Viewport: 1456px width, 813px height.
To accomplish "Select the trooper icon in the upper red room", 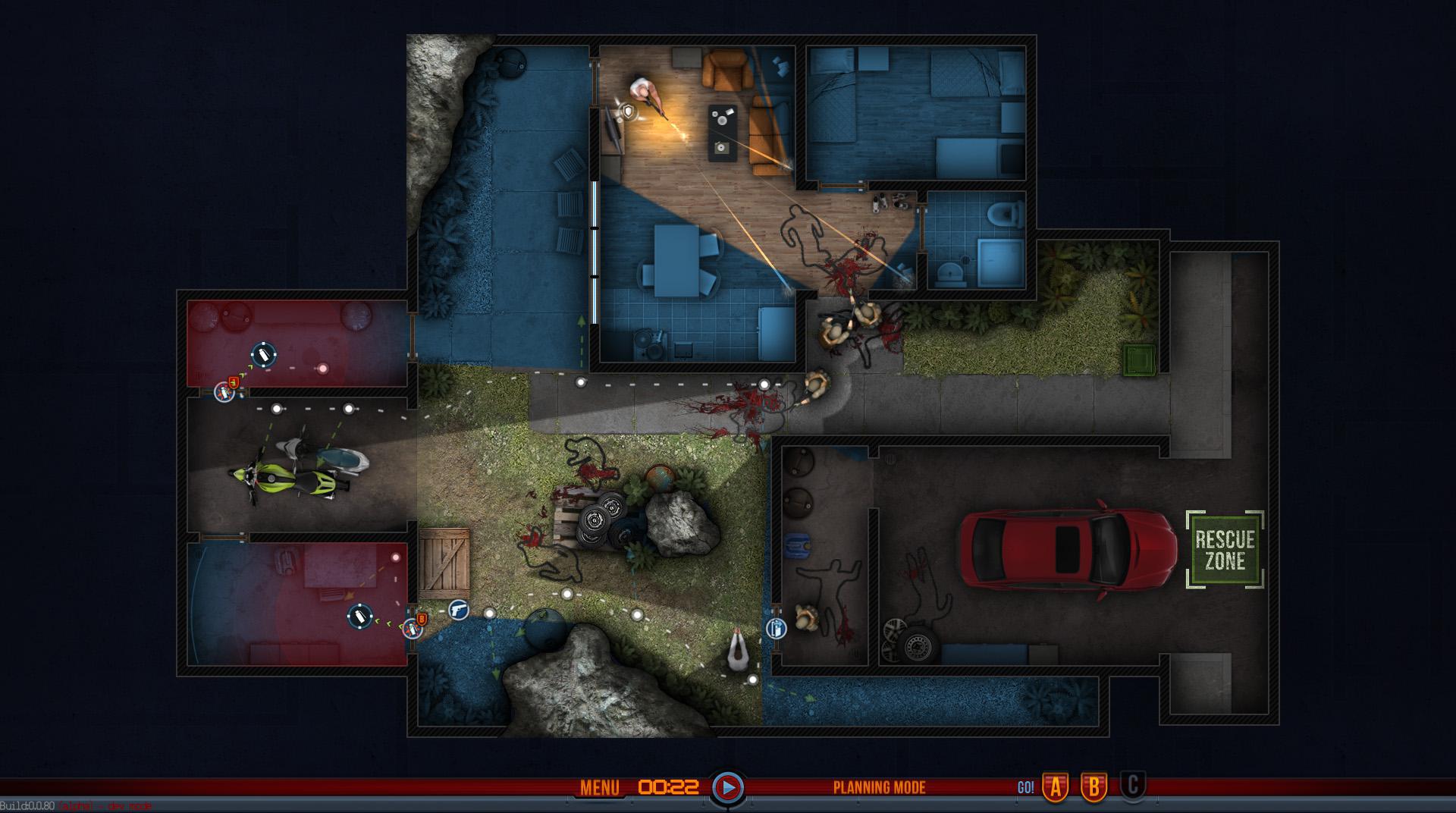I will tap(225, 391).
